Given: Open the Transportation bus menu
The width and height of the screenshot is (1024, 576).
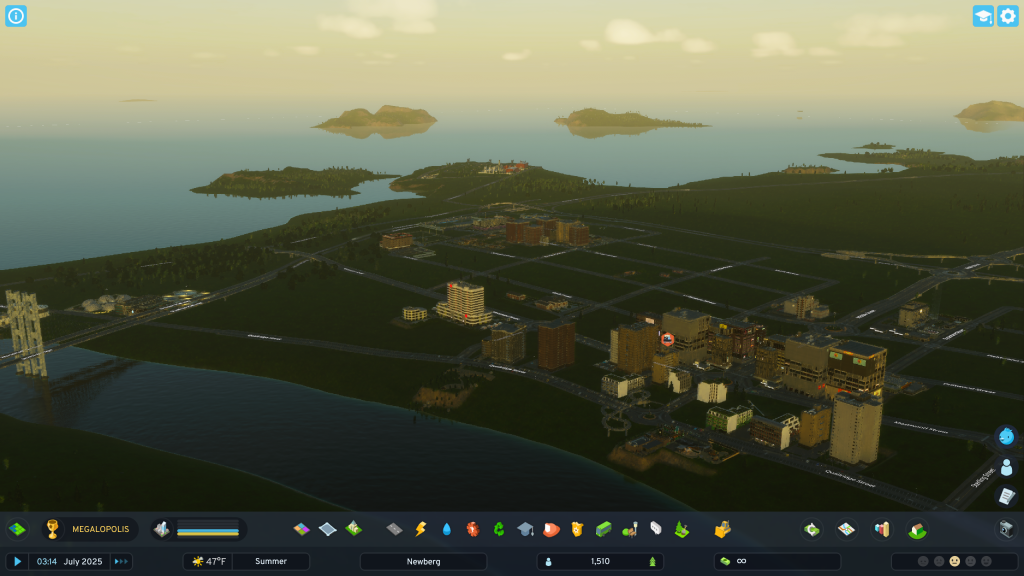Looking at the screenshot, I should pos(603,529).
